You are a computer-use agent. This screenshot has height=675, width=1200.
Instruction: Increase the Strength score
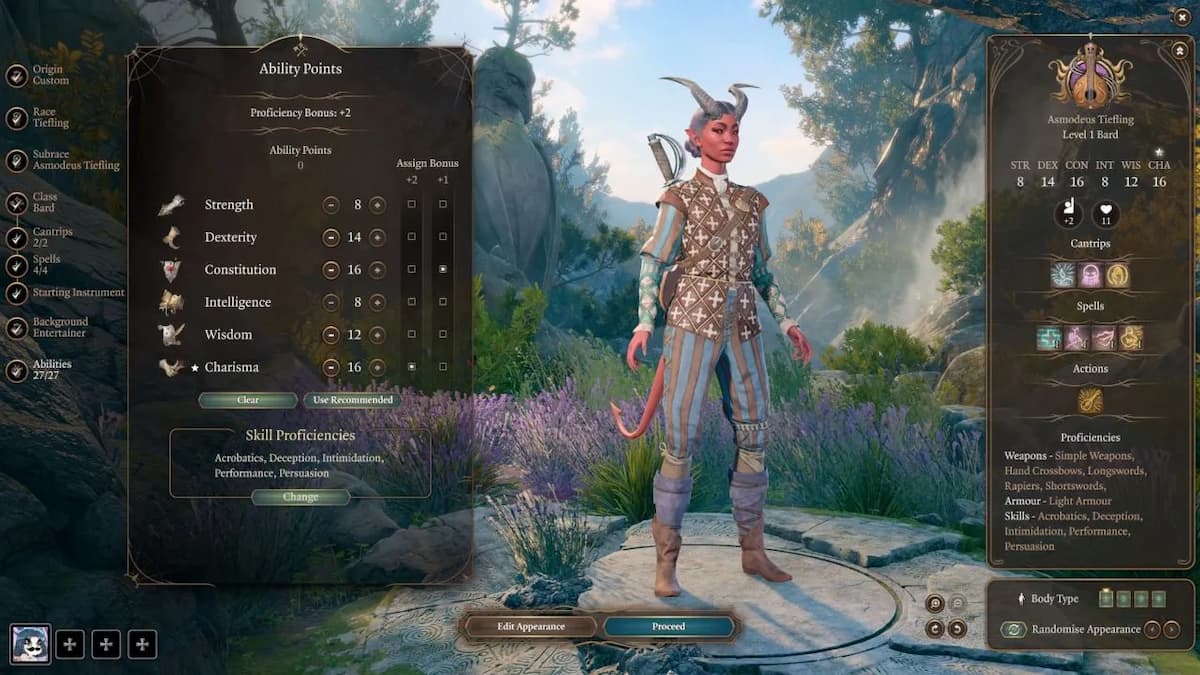[x=377, y=205]
